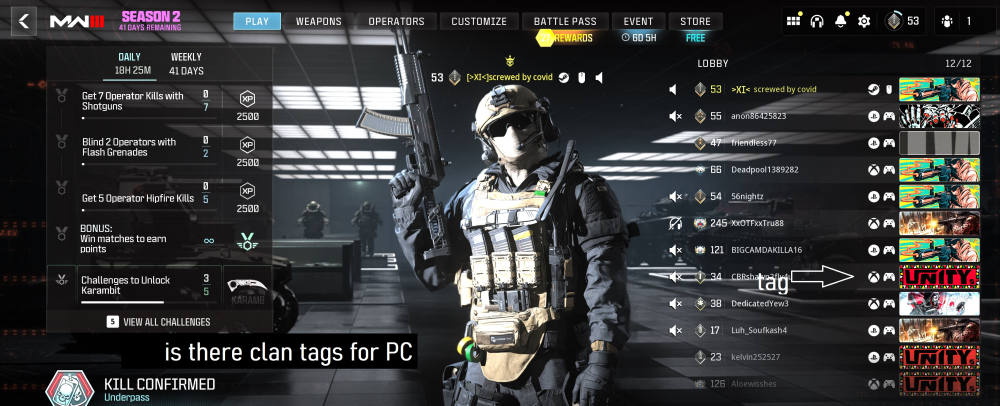Viewport: 1000px width, 406px height.
Task: Open View All Challenges
Action: (x=160, y=322)
